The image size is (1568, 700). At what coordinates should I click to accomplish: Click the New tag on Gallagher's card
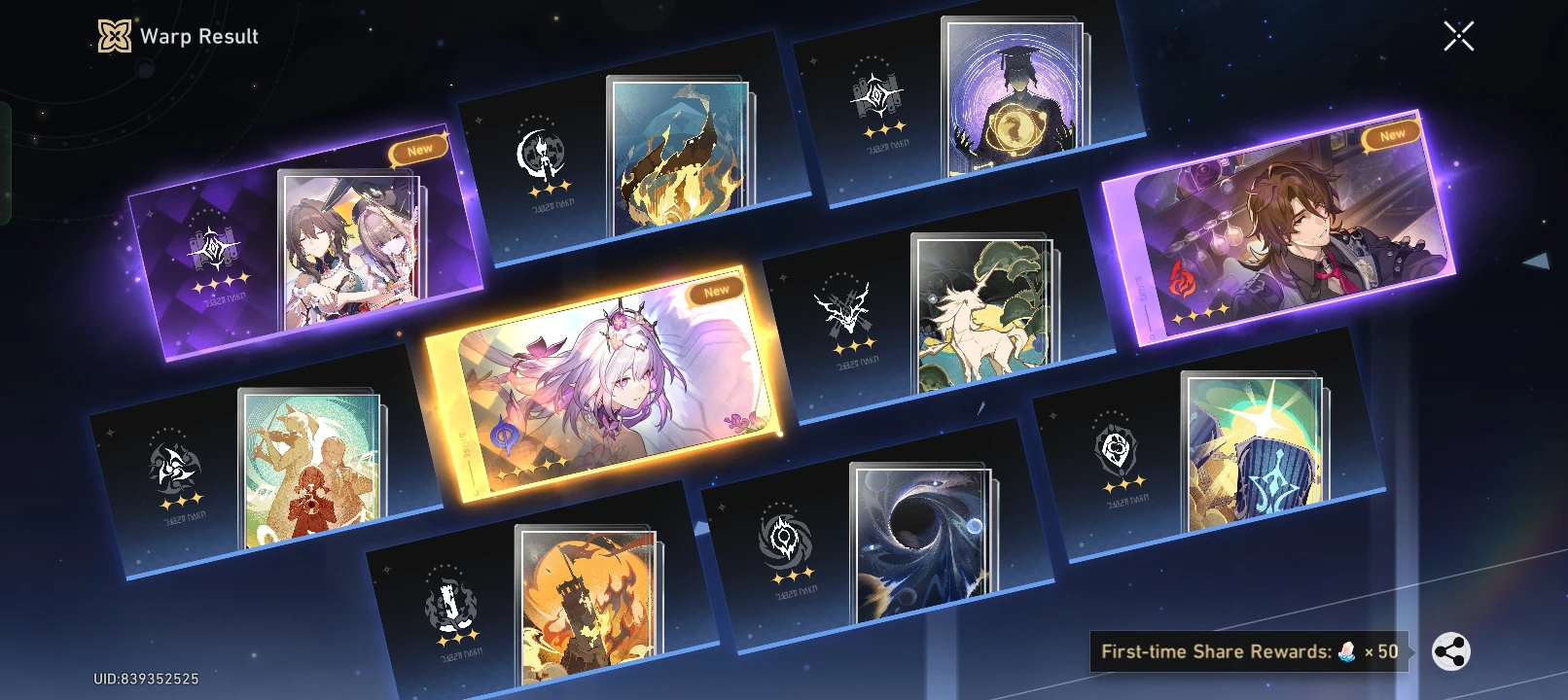[x=1393, y=132]
